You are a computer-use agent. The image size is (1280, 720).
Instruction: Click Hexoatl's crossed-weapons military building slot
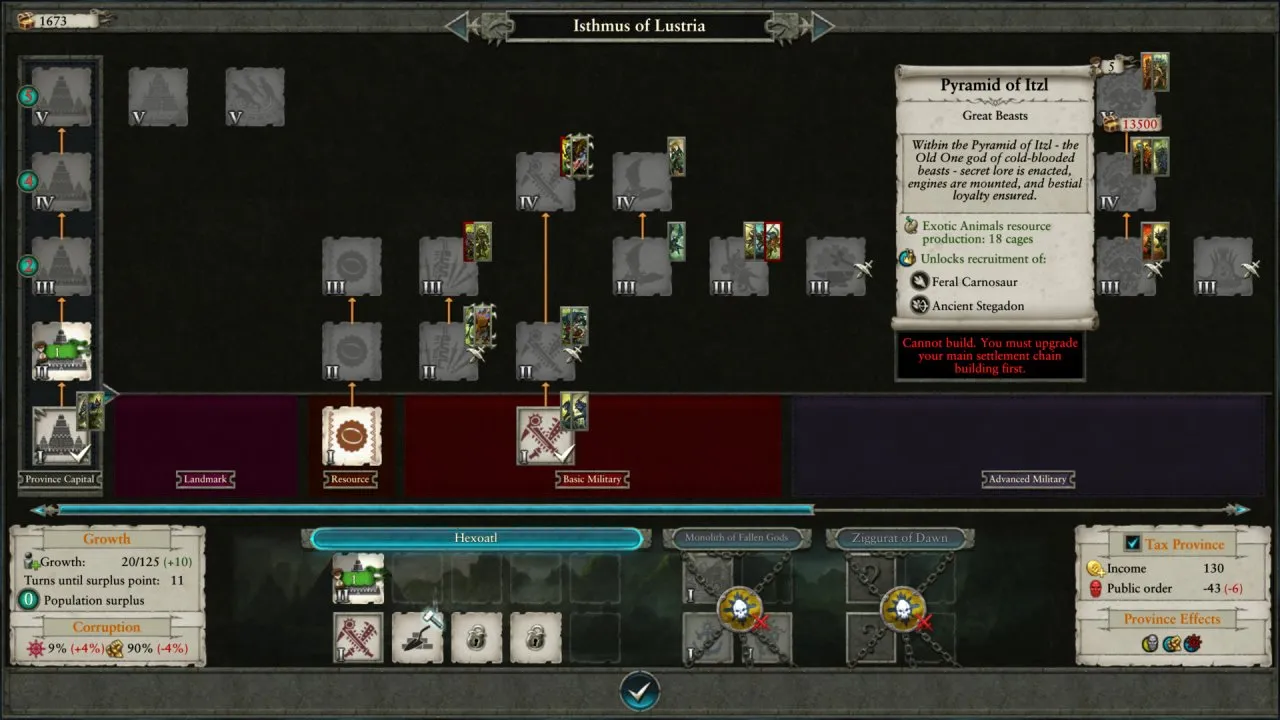click(358, 638)
